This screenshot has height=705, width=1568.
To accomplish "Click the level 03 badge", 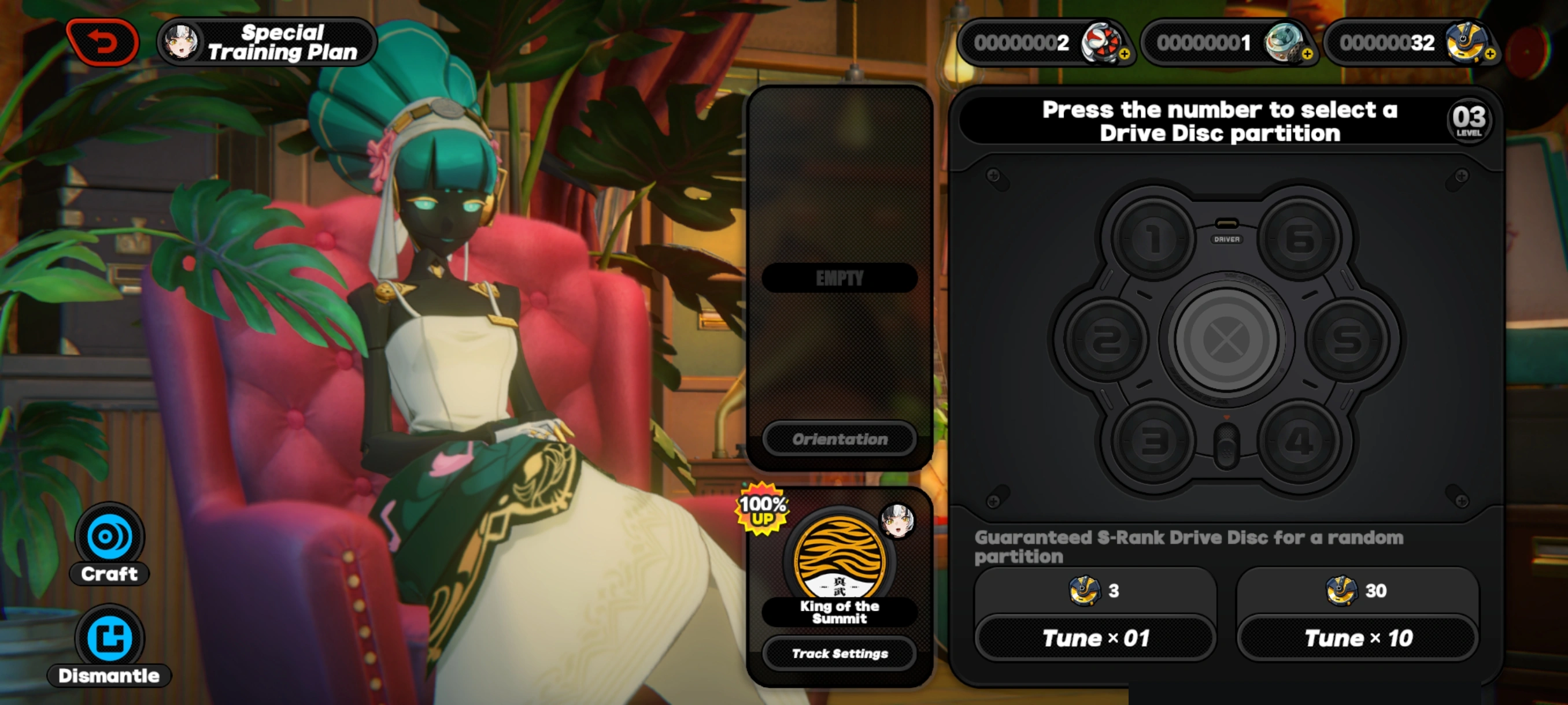I will coord(1468,120).
